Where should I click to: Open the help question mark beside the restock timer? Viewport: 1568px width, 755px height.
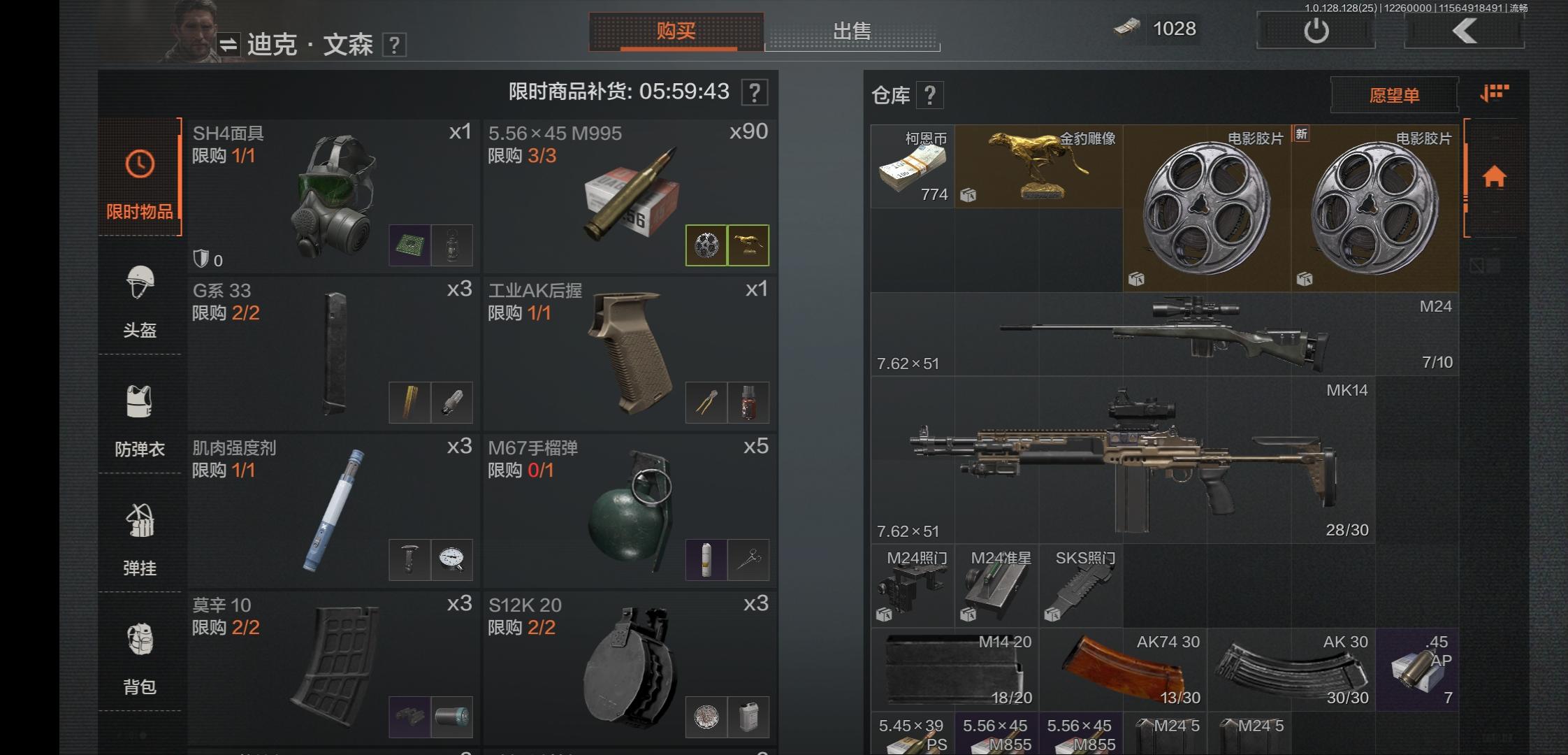753,93
